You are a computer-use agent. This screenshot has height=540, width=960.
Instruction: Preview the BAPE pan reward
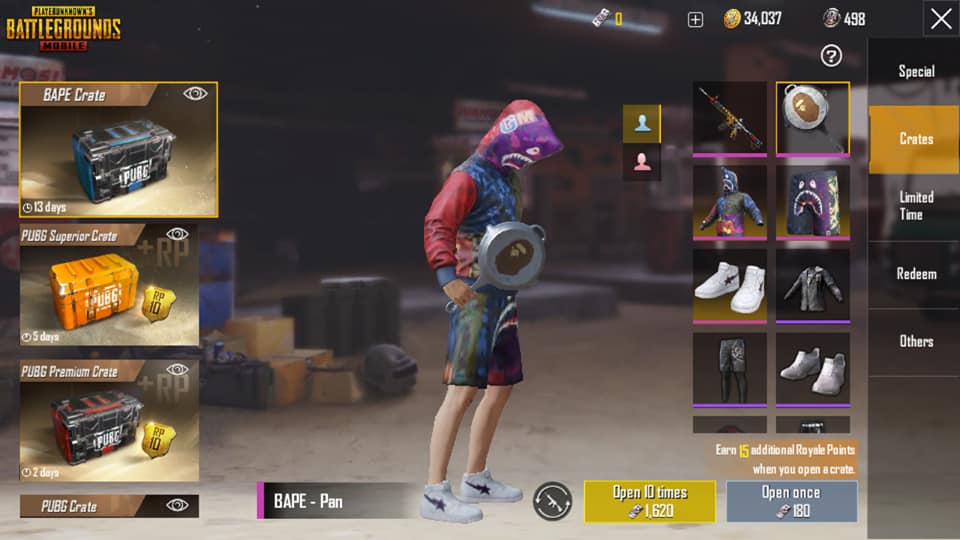point(813,118)
